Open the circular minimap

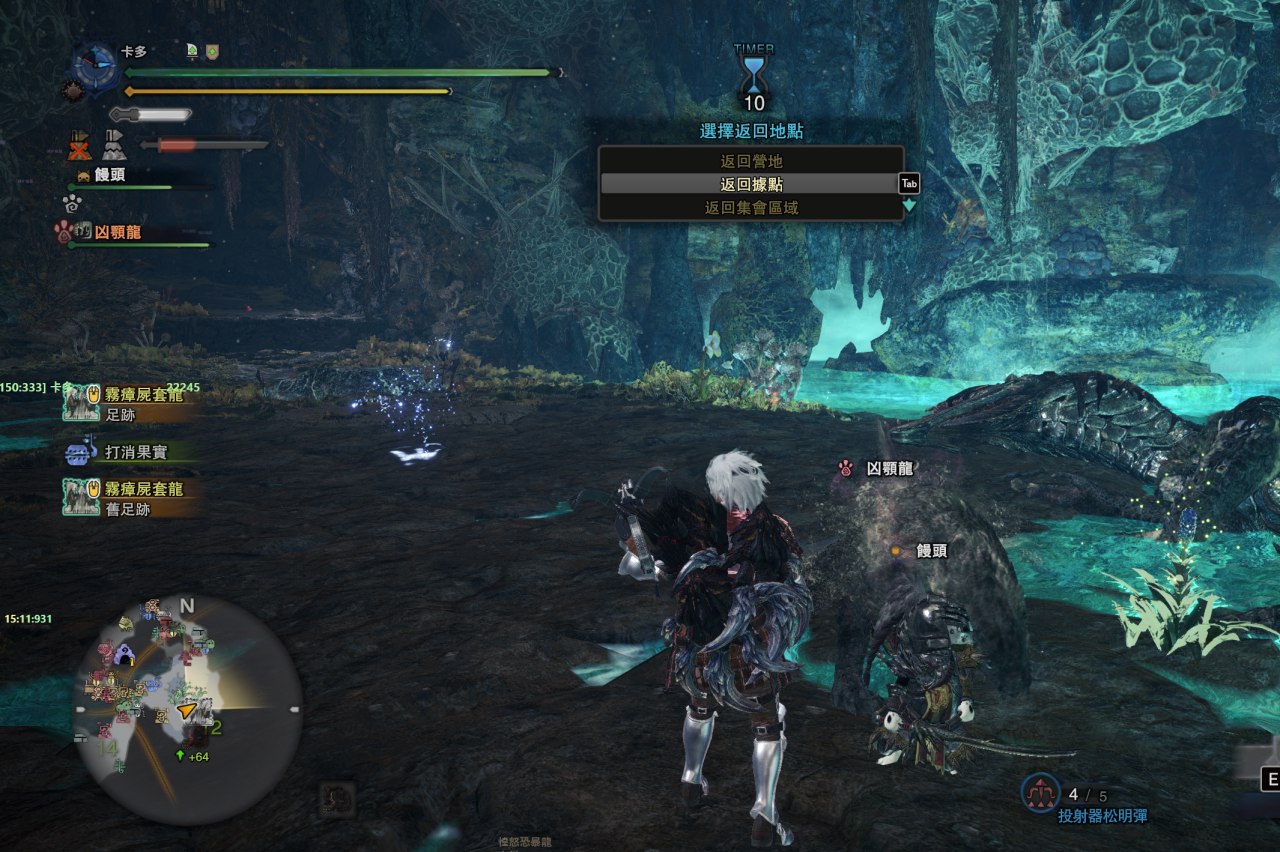[x=187, y=710]
